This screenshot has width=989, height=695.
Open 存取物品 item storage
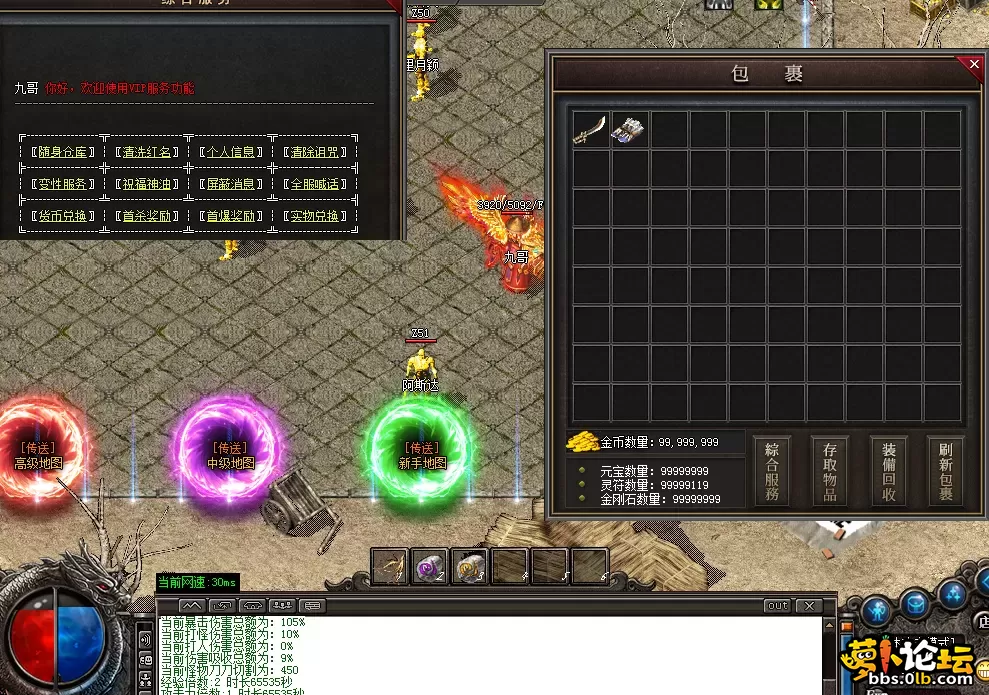[829, 471]
